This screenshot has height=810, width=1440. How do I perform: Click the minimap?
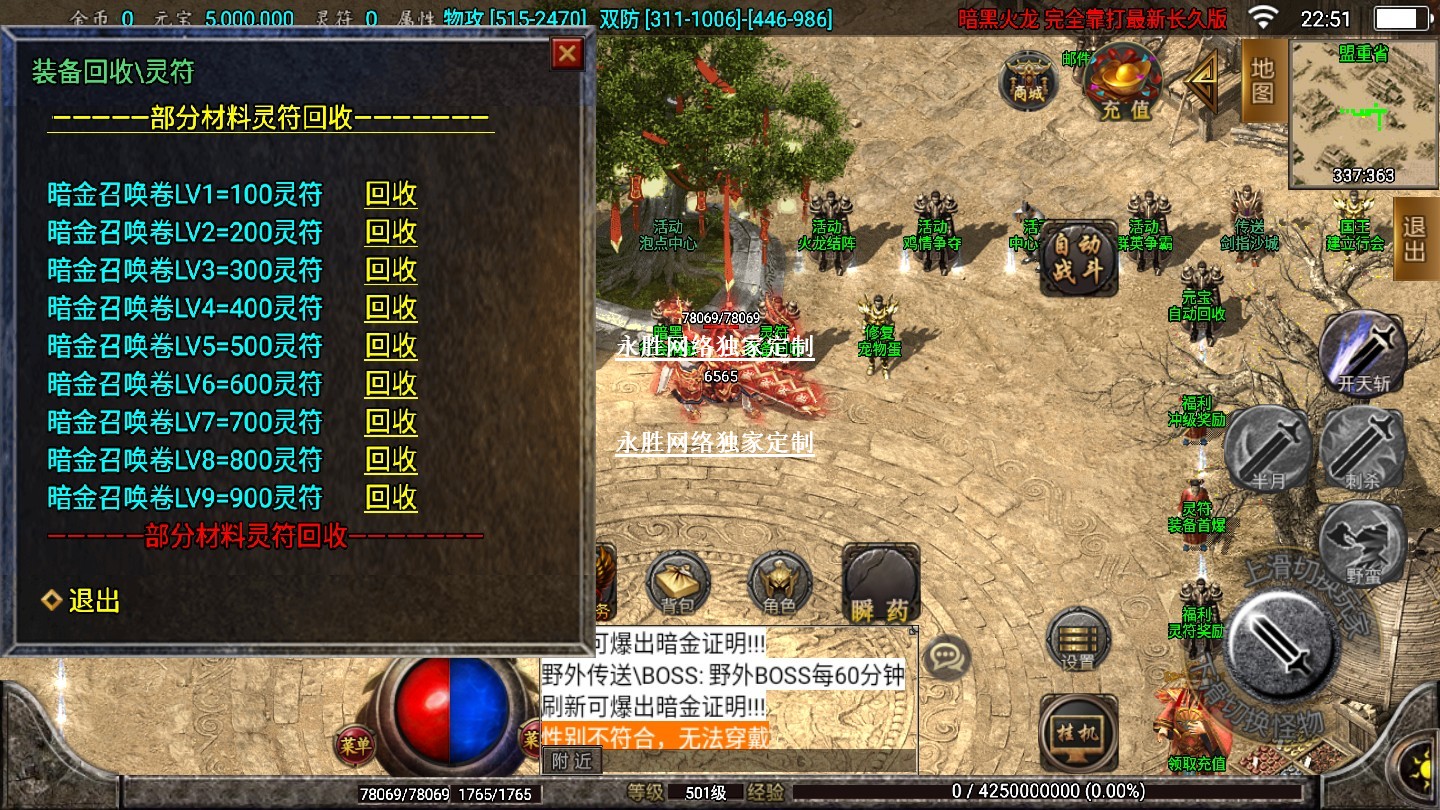[1363, 113]
